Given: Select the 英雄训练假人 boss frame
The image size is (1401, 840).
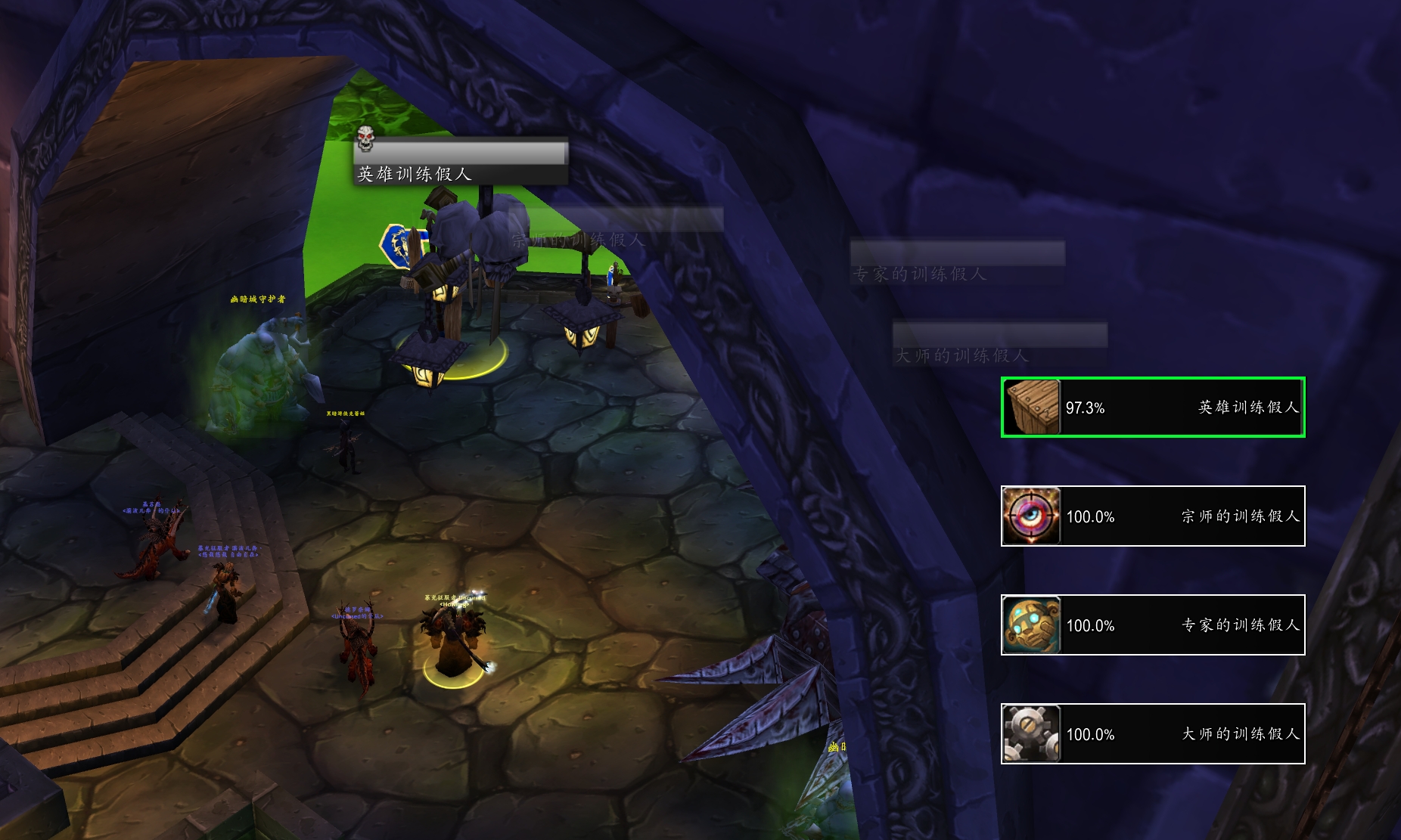Looking at the screenshot, I should pos(1153,408).
